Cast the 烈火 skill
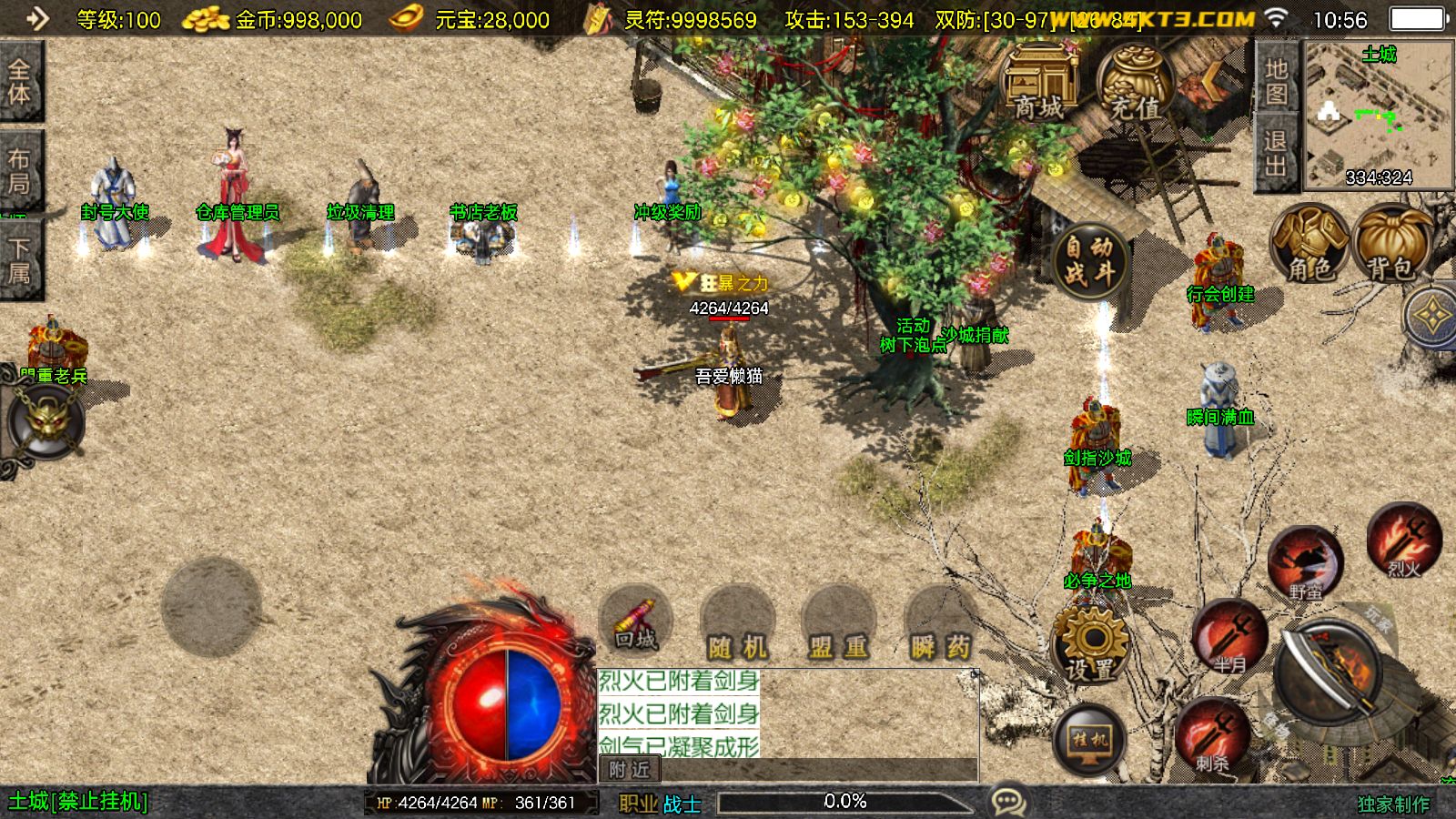 (x=1403, y=541)
